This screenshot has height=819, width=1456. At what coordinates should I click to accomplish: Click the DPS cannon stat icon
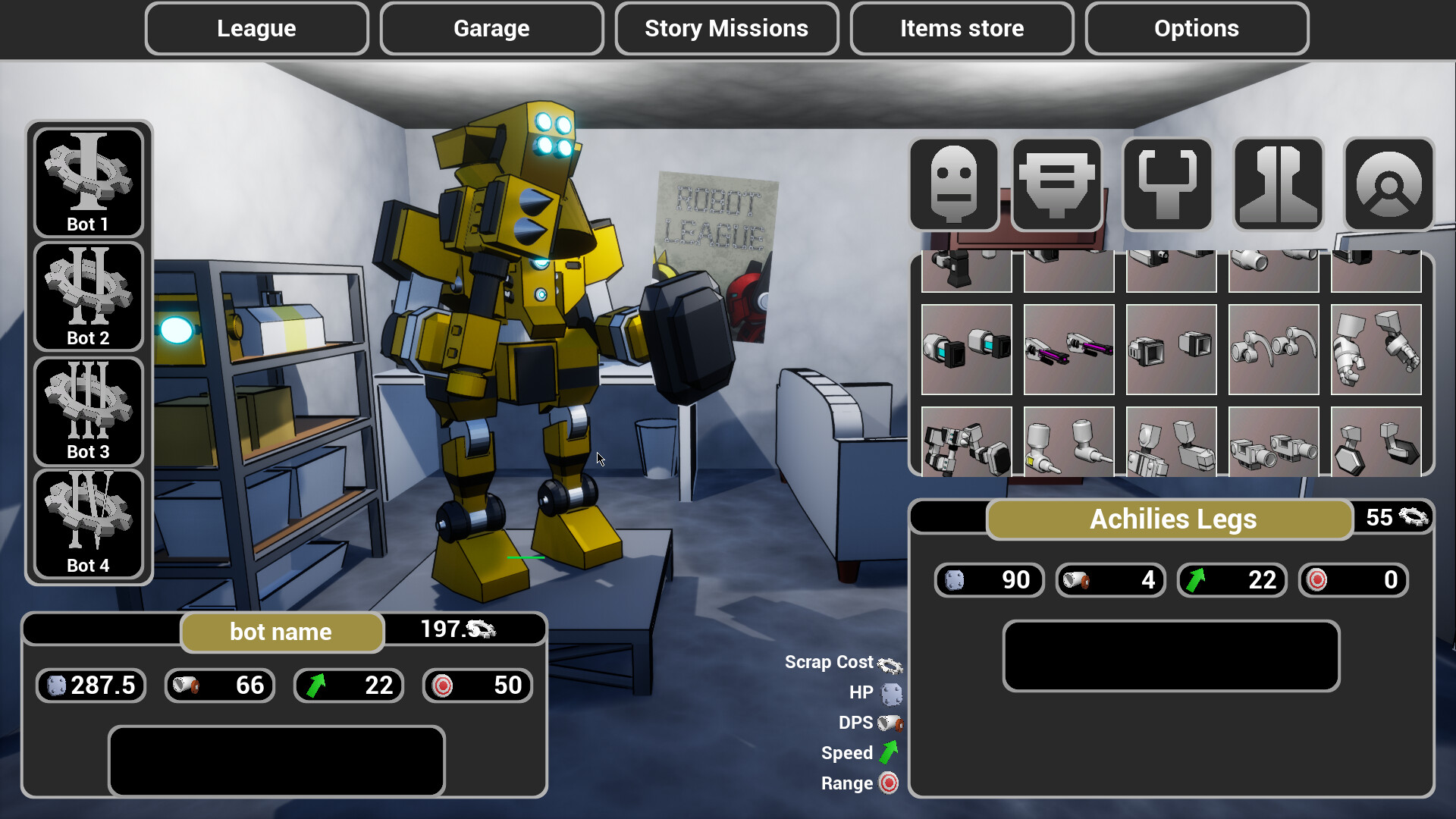(890, 723)
